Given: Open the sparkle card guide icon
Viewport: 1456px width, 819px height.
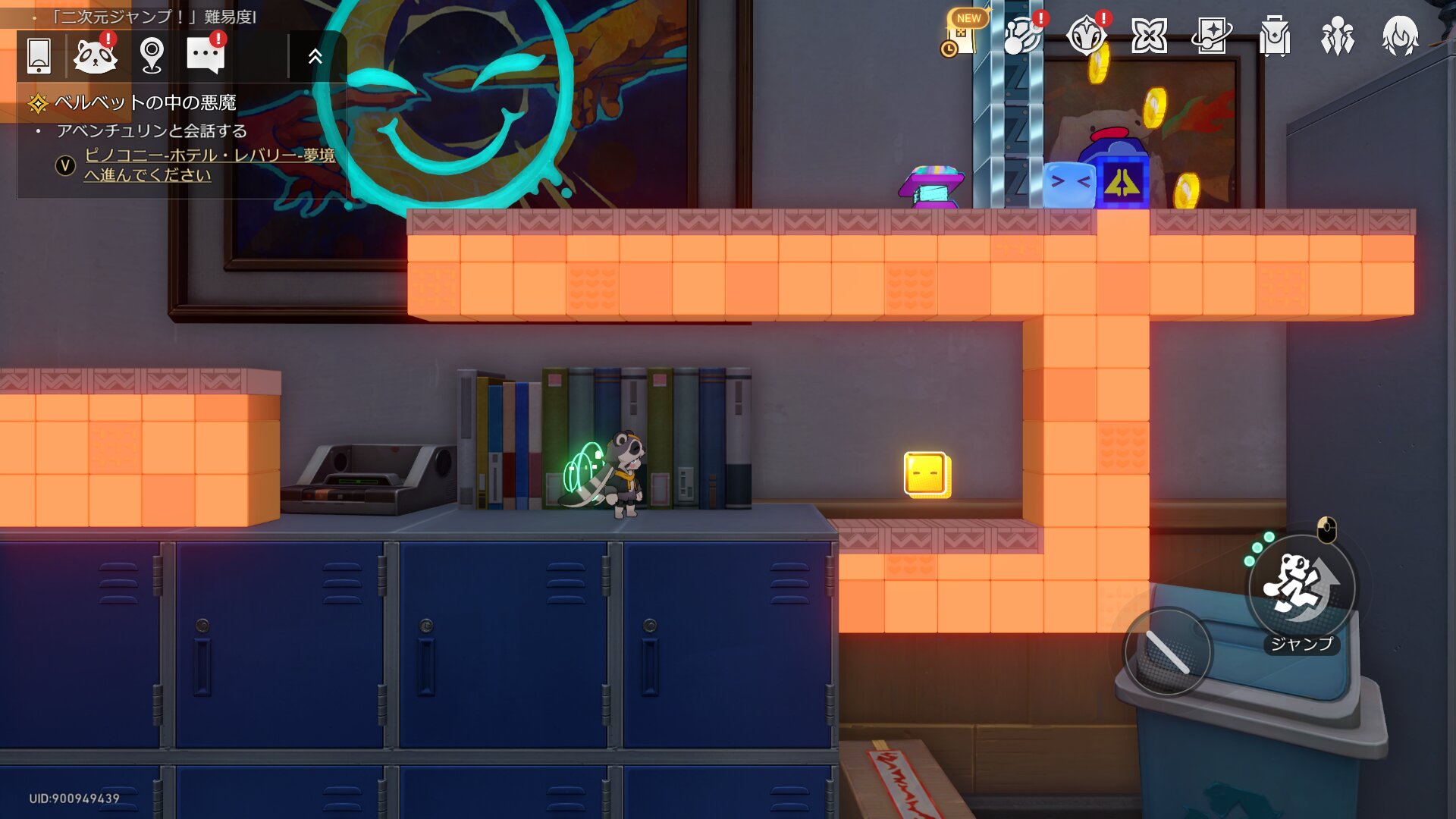Looking at the screenshot, I should (x=1212, y=36).
